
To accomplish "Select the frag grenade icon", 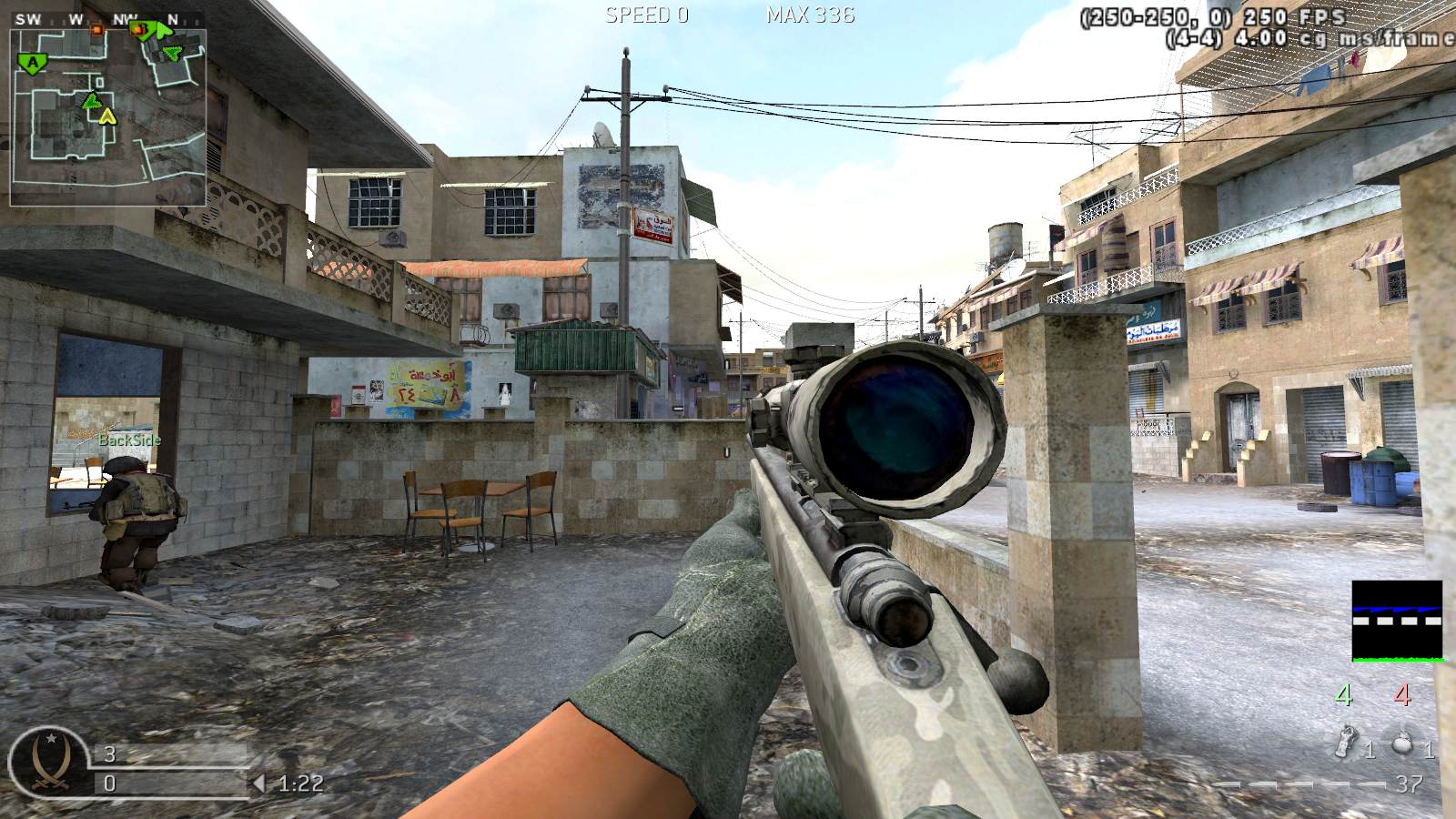I will (x=1402, y=742).
